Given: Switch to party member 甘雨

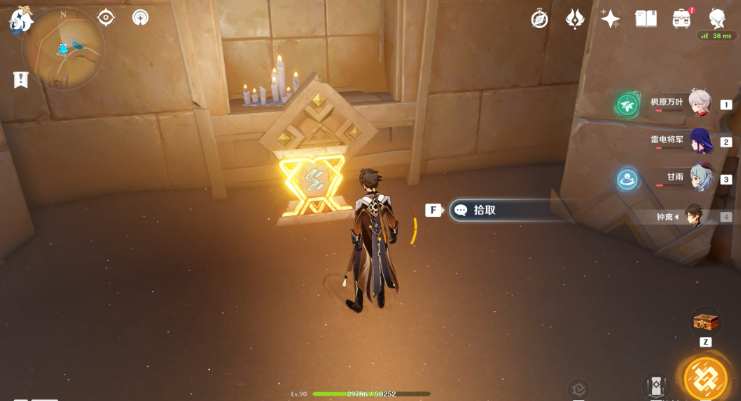Looking at the screenshot, I should click(699, 178).
